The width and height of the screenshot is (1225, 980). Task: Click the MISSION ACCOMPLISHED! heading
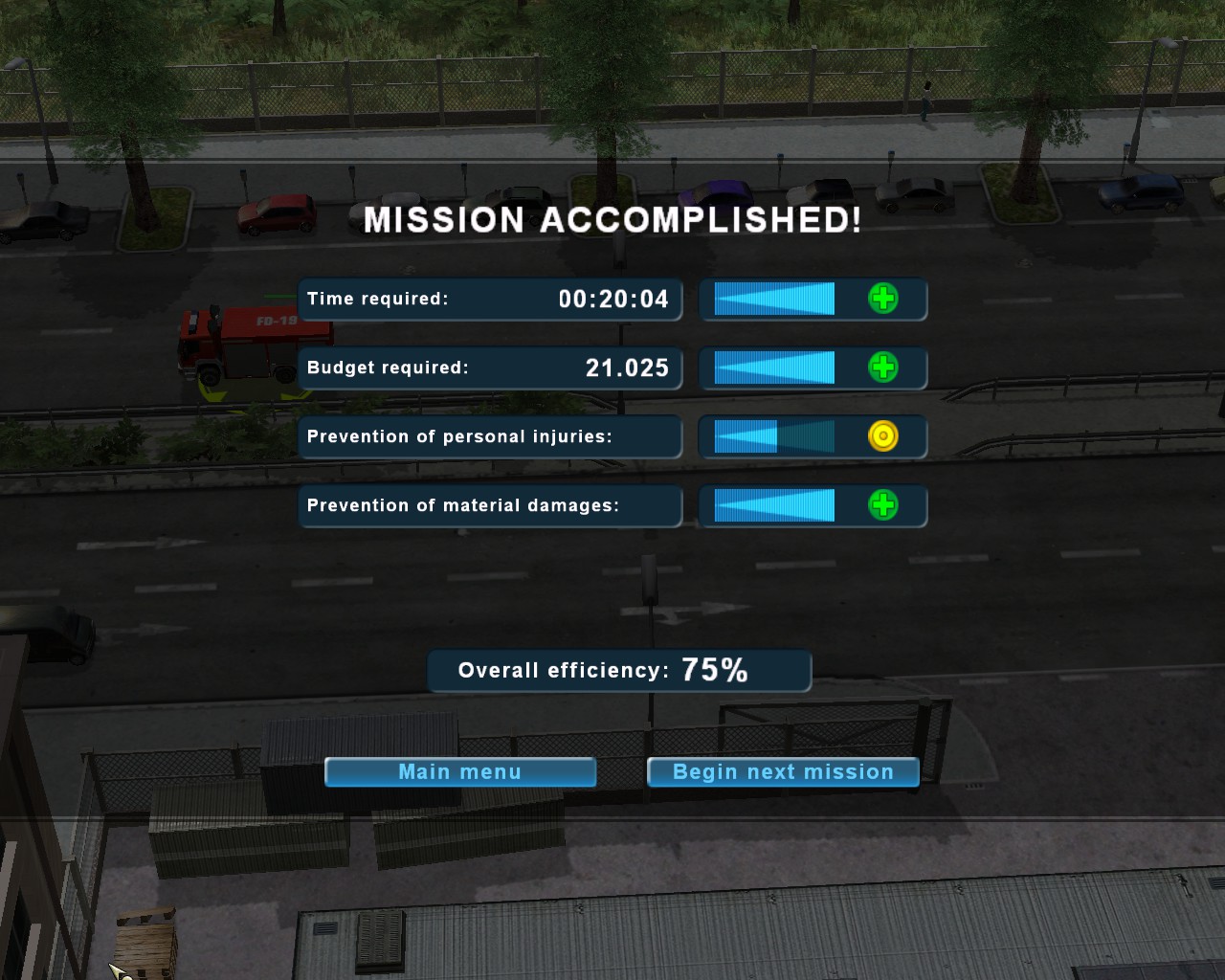(x=612, y=220)
